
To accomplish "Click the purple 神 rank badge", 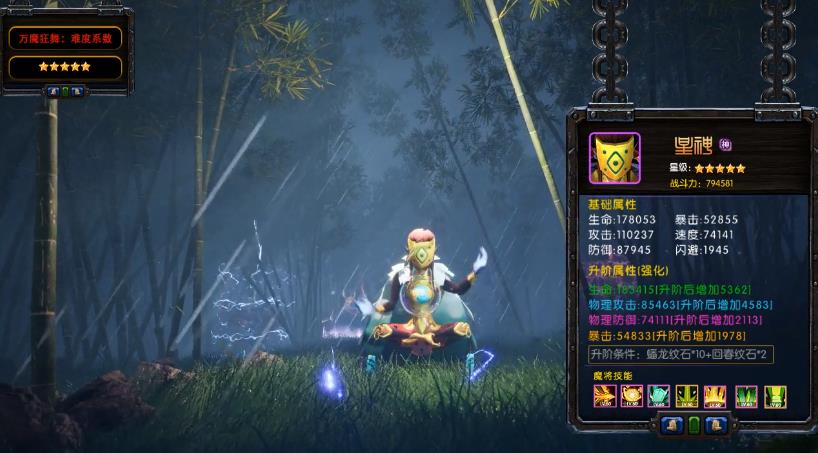I will coord(725,142).
